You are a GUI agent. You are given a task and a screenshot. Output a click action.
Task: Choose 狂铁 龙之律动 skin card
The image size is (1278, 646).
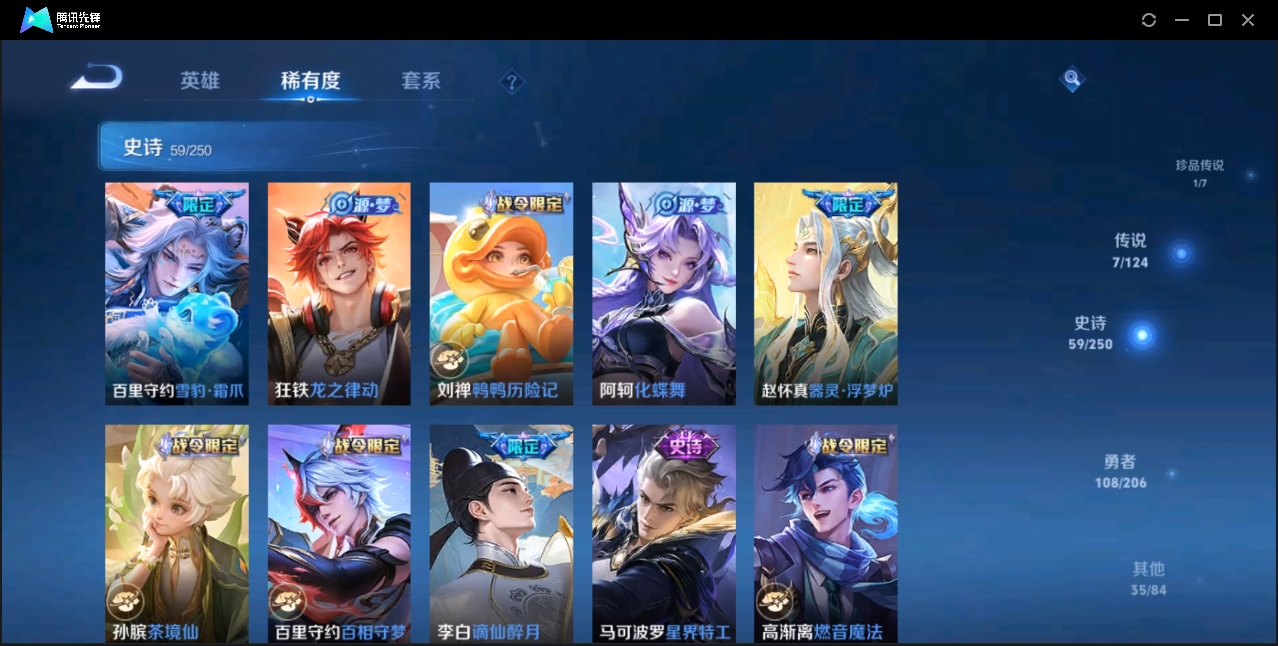coord(339,293)
